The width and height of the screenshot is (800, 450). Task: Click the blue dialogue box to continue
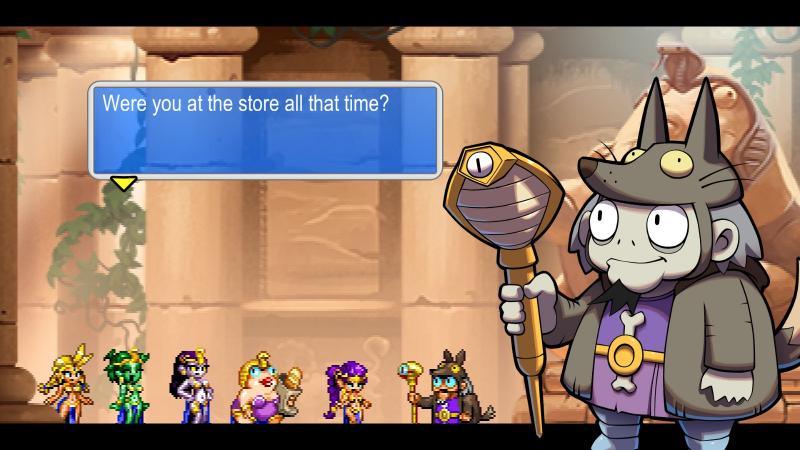(x=265, y=130)
